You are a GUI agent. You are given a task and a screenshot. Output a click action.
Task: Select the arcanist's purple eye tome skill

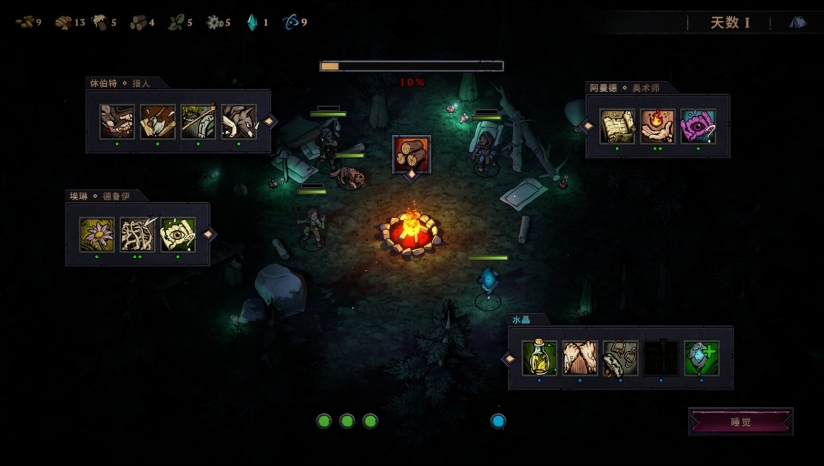click(x=698, y=127)
